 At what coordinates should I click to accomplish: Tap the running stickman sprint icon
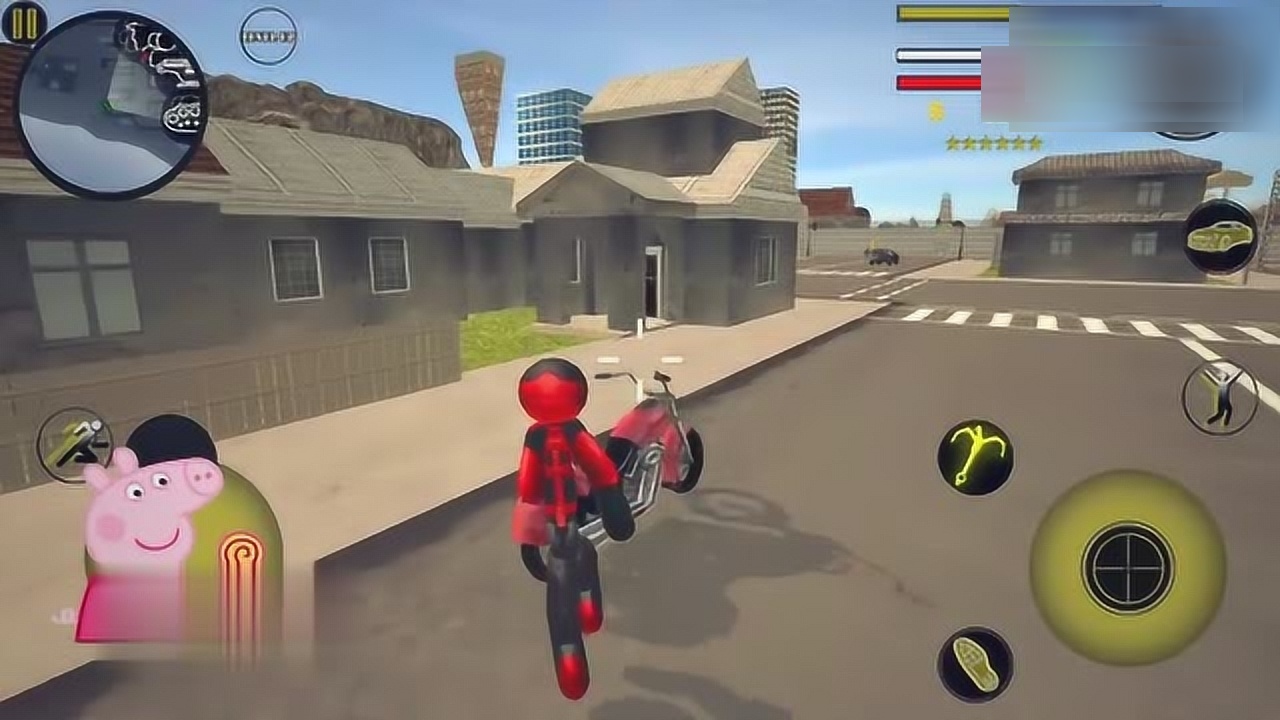point(75,443)
